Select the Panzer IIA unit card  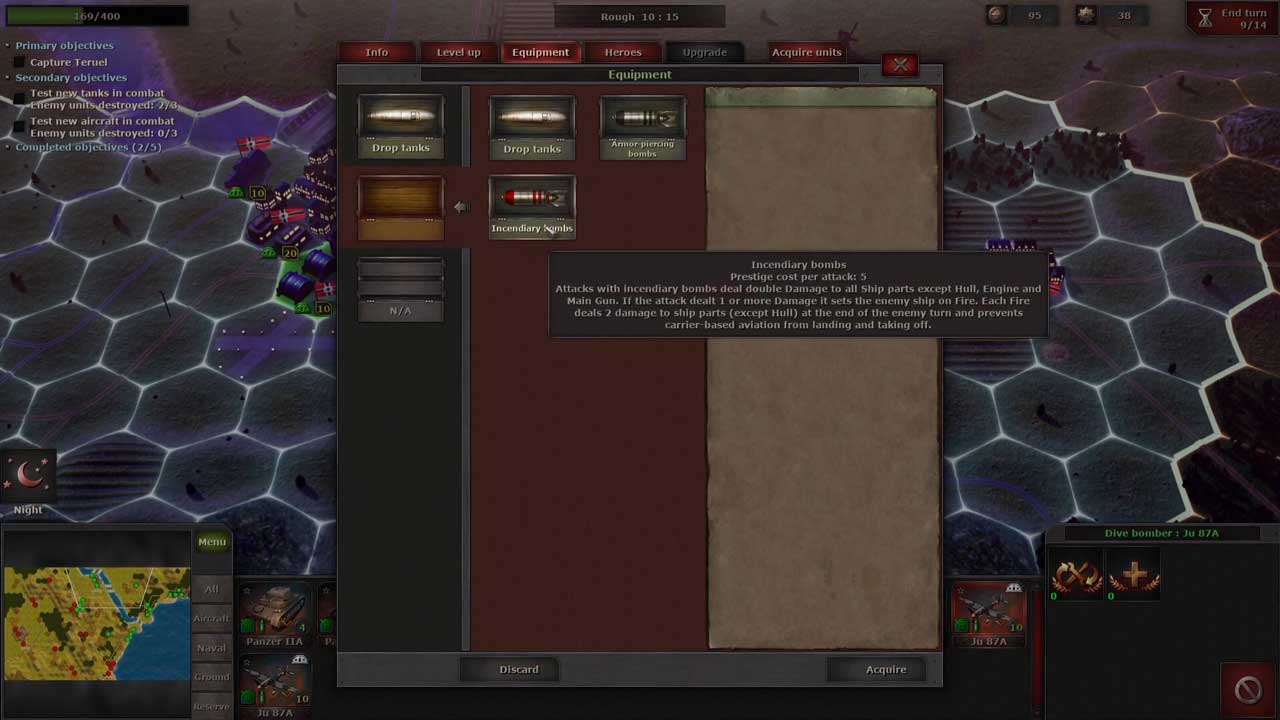tap(274, 614)
